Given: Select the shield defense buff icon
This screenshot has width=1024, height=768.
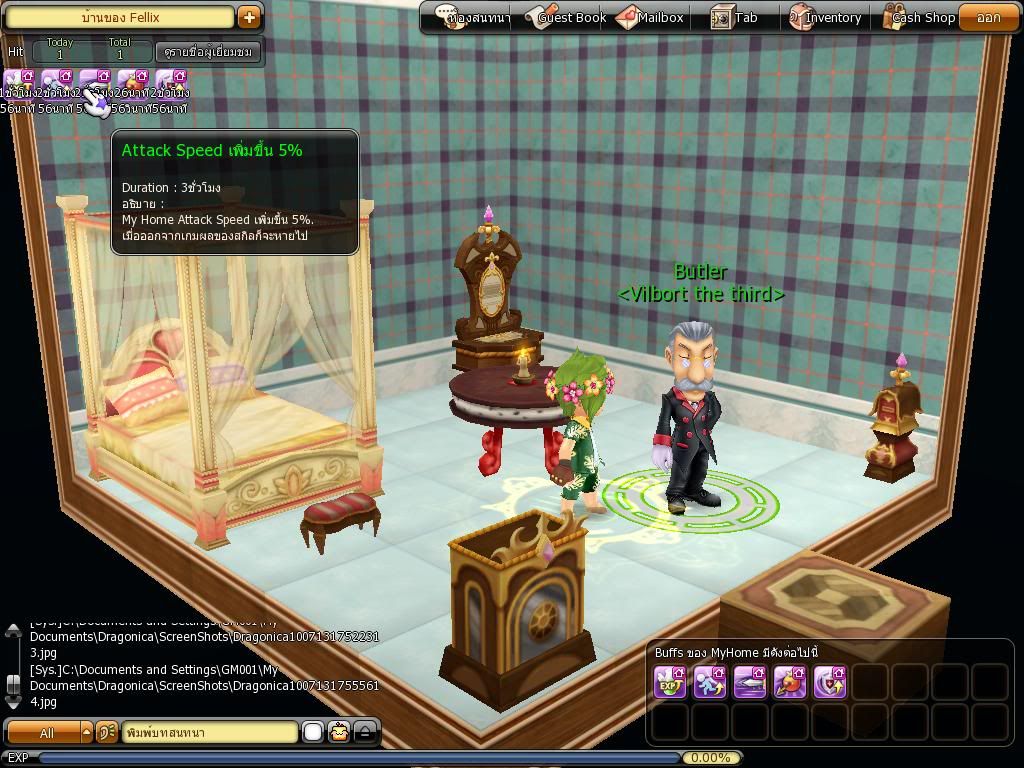Looking at the screenshot, I should [x=830, y=682].
